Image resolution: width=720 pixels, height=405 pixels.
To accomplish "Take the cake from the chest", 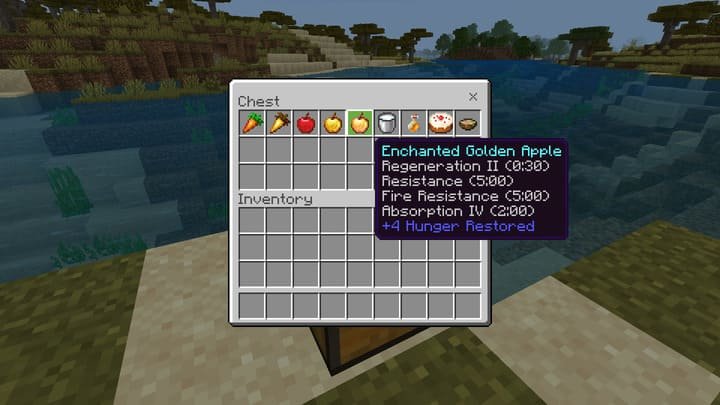I will [x=440, y=123].
